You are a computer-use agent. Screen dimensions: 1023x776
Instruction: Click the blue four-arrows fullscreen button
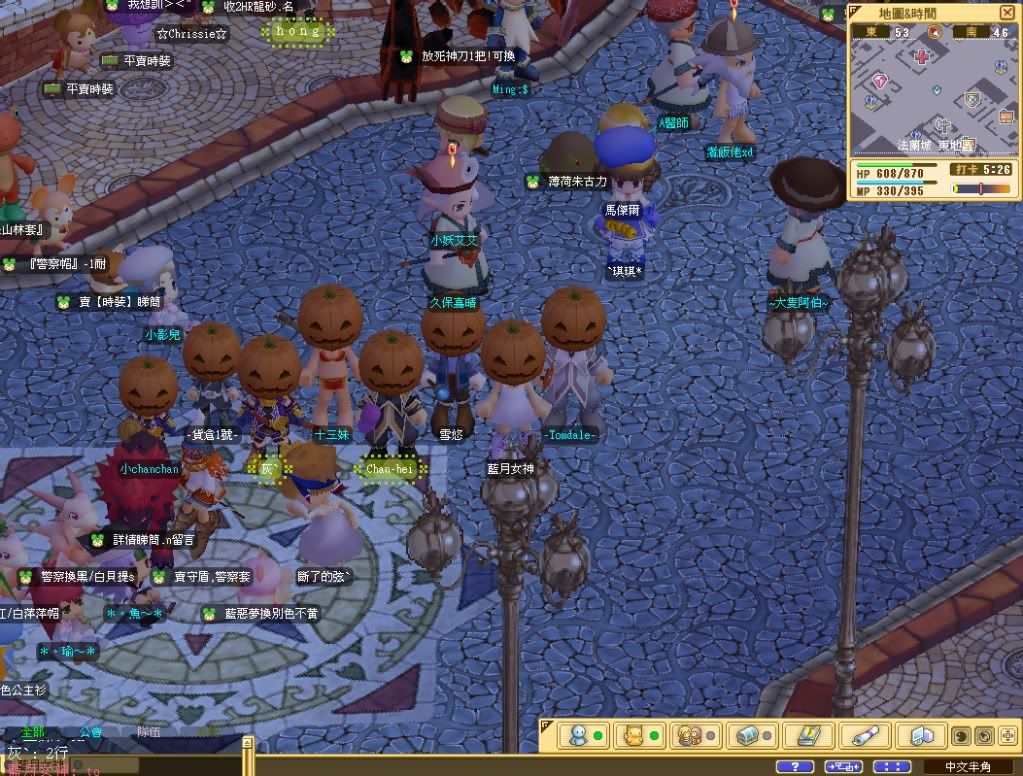click(x=892, y=766)
